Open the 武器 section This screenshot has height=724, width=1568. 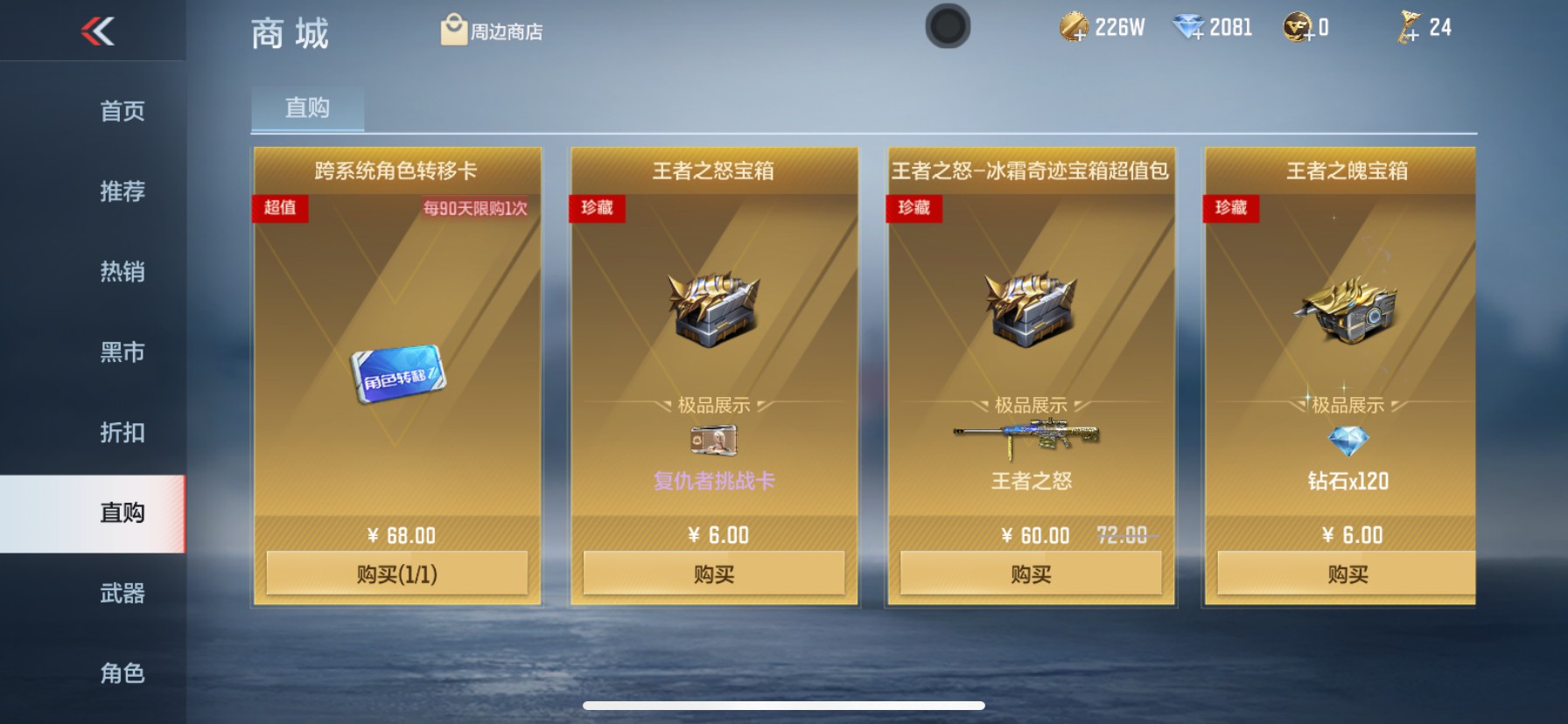click(121, 593)
